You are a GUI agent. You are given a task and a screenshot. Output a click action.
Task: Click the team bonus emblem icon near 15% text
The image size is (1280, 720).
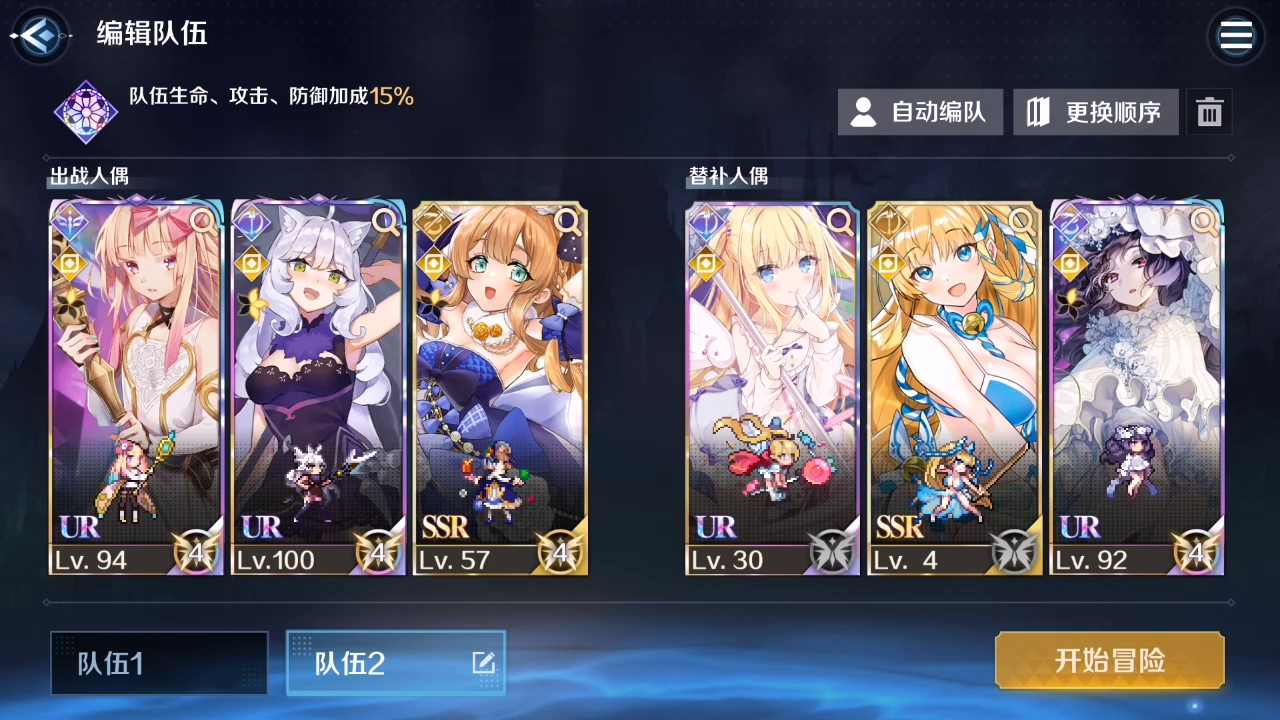pos(85,111)
